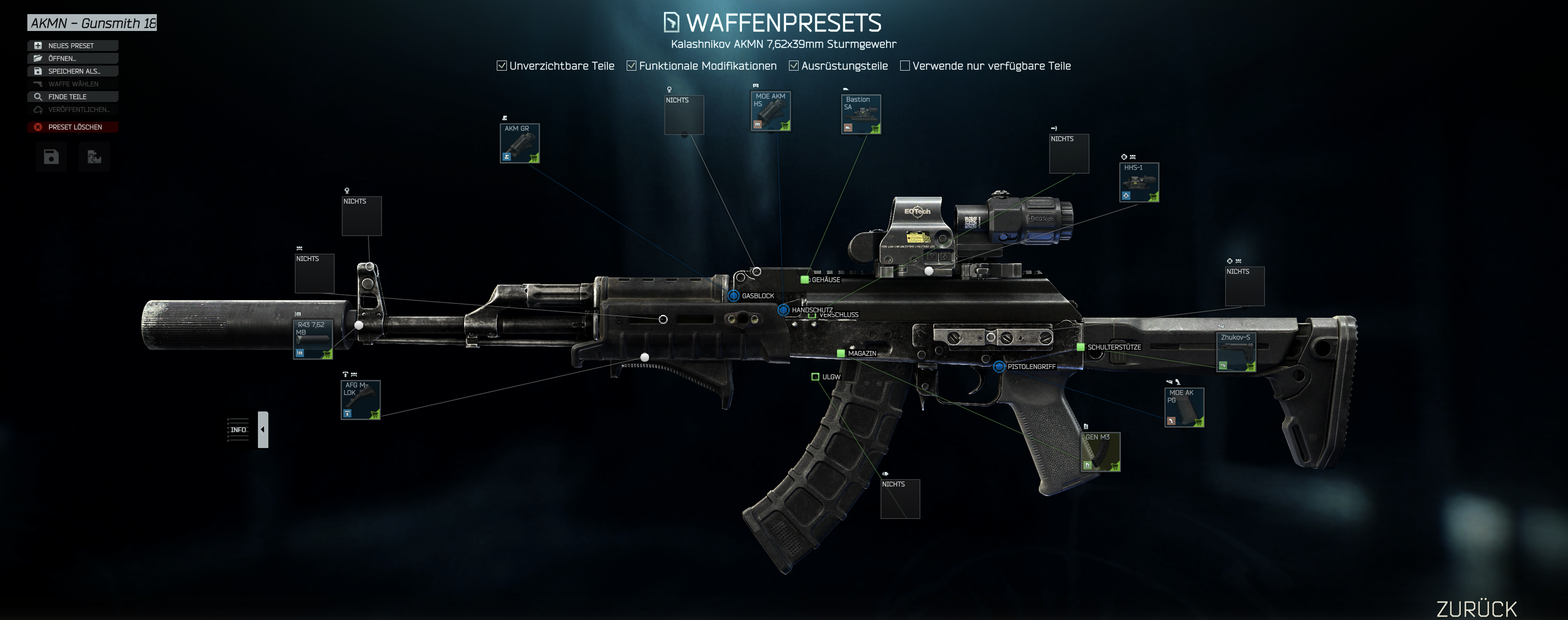Select the Zhukov-S stock slot
The width and height of the screenshot is (1568, 620).
pos(1236,352)
